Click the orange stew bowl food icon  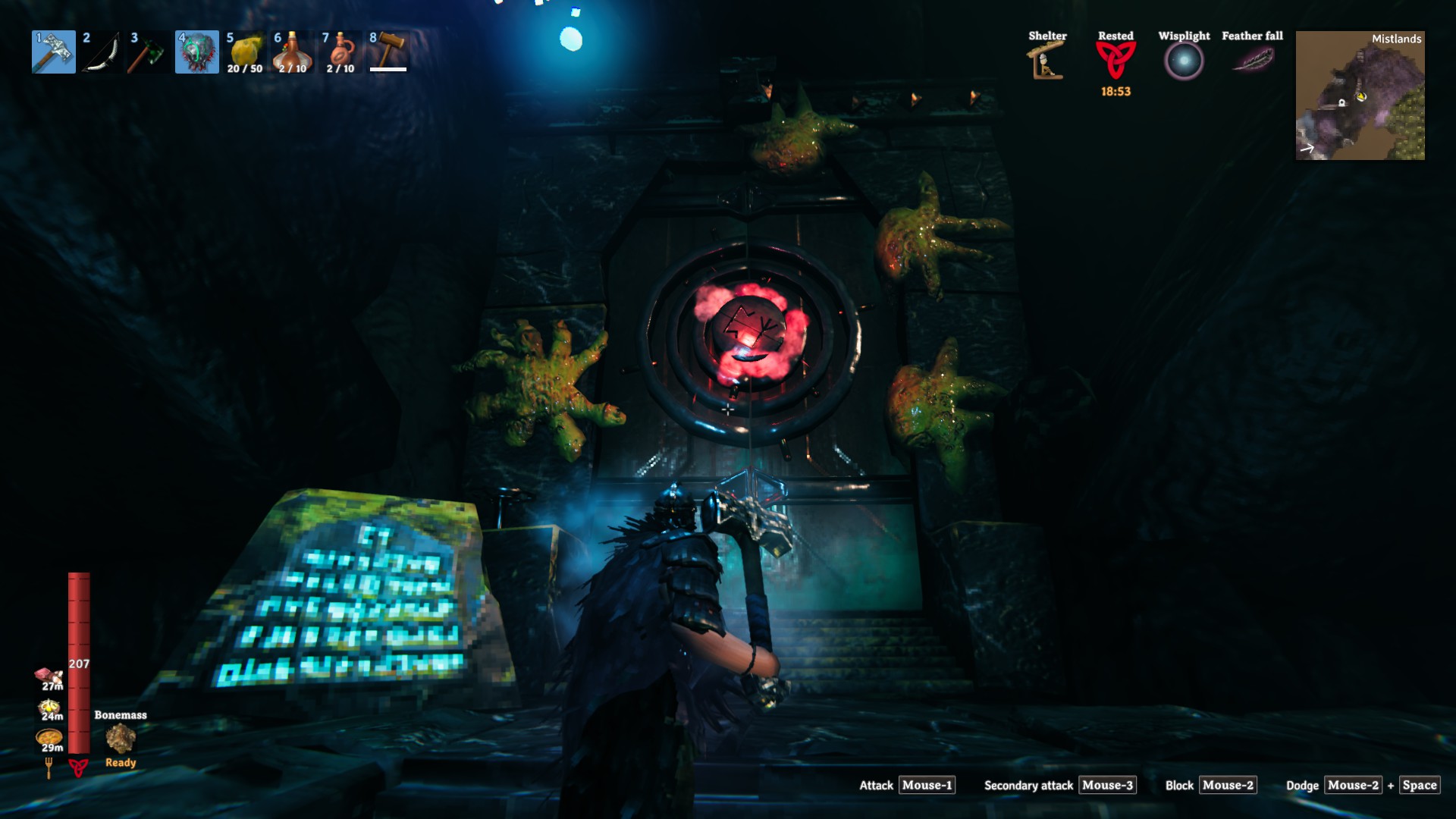coord(49,737)
